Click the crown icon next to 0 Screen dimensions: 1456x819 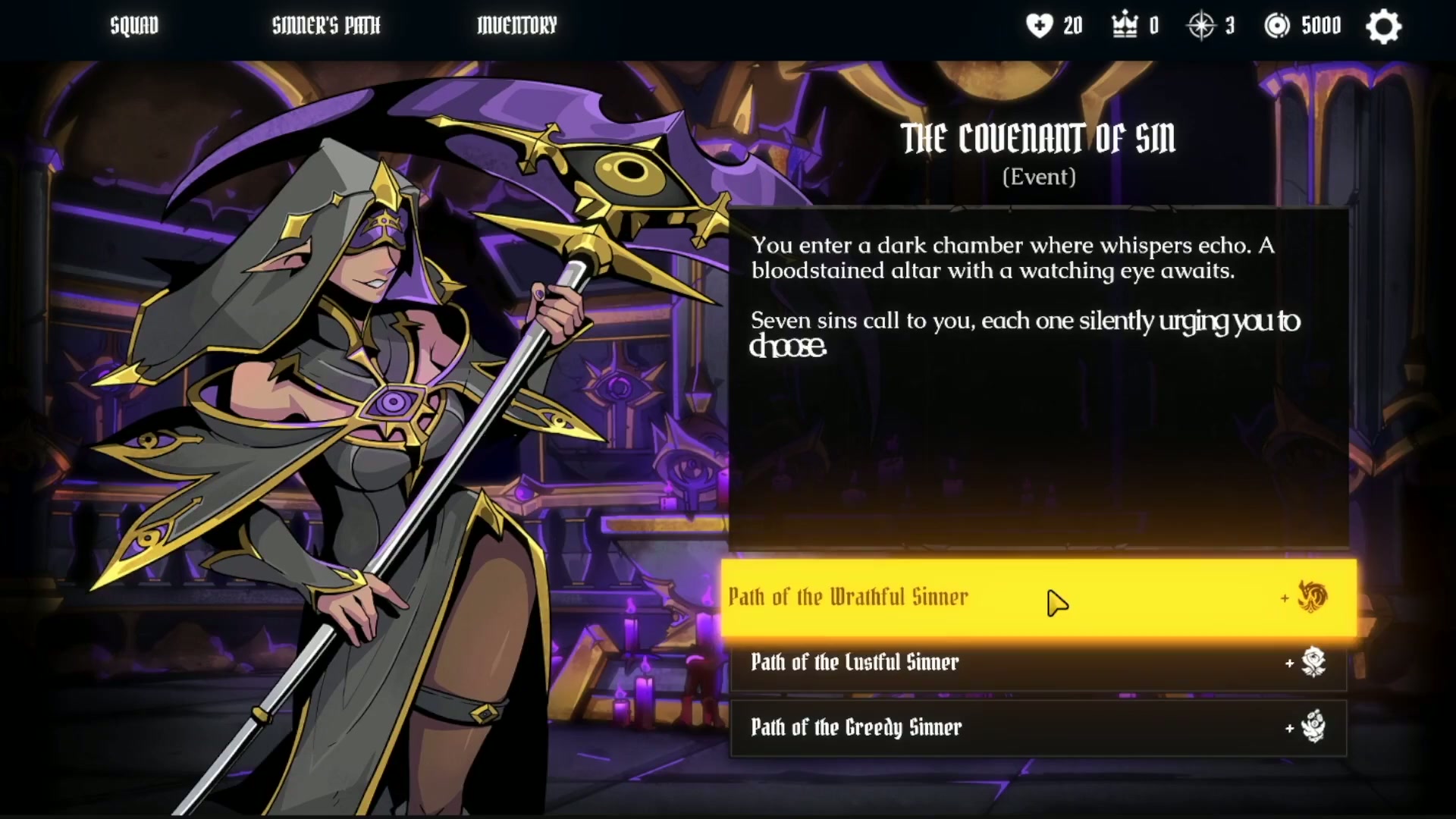[1124, 25]
